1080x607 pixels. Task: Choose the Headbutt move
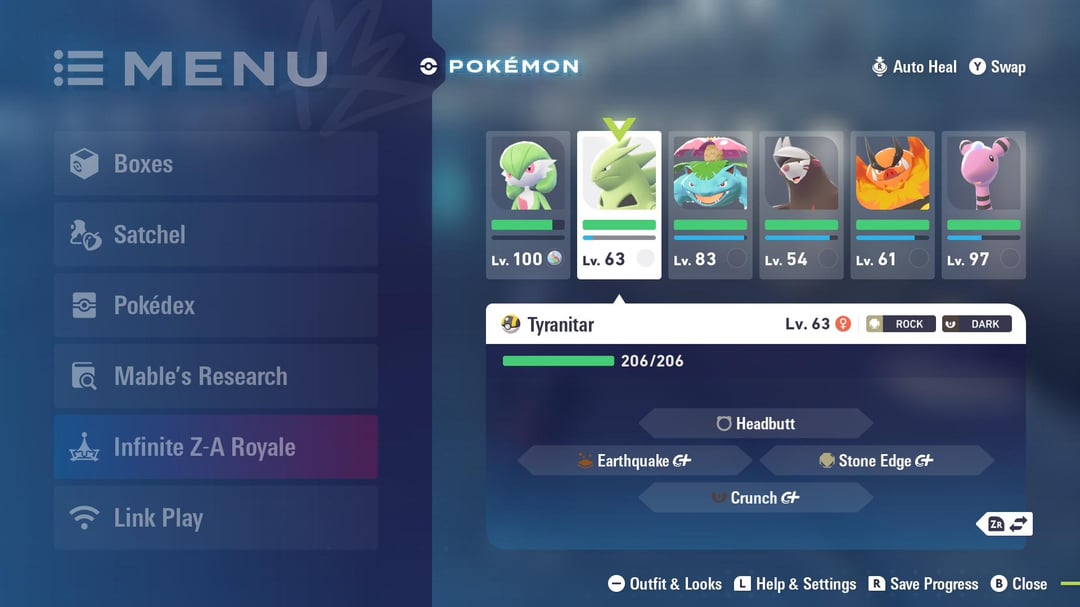[x=756, y=424]
